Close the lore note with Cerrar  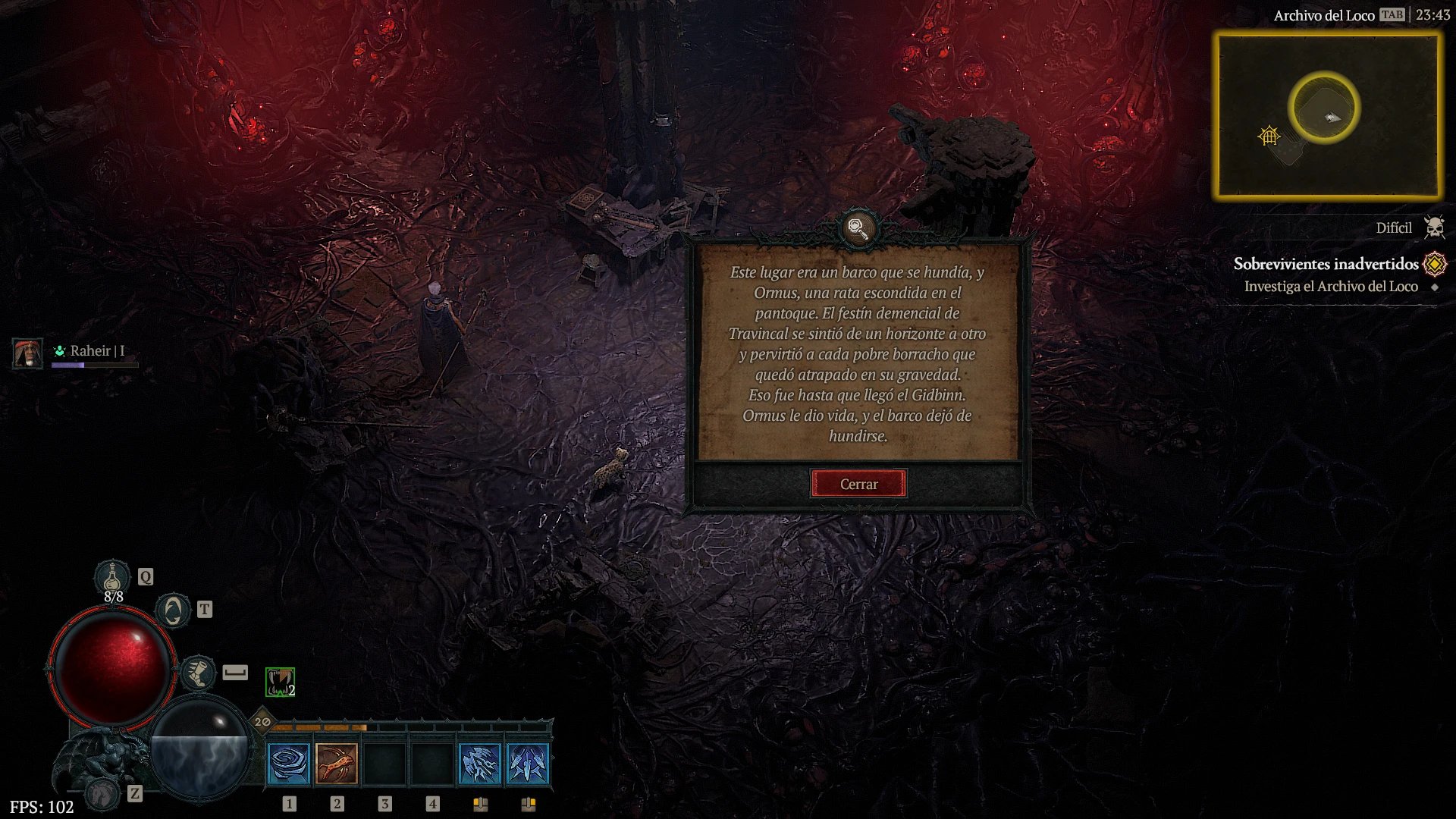(x=858, y=484)
